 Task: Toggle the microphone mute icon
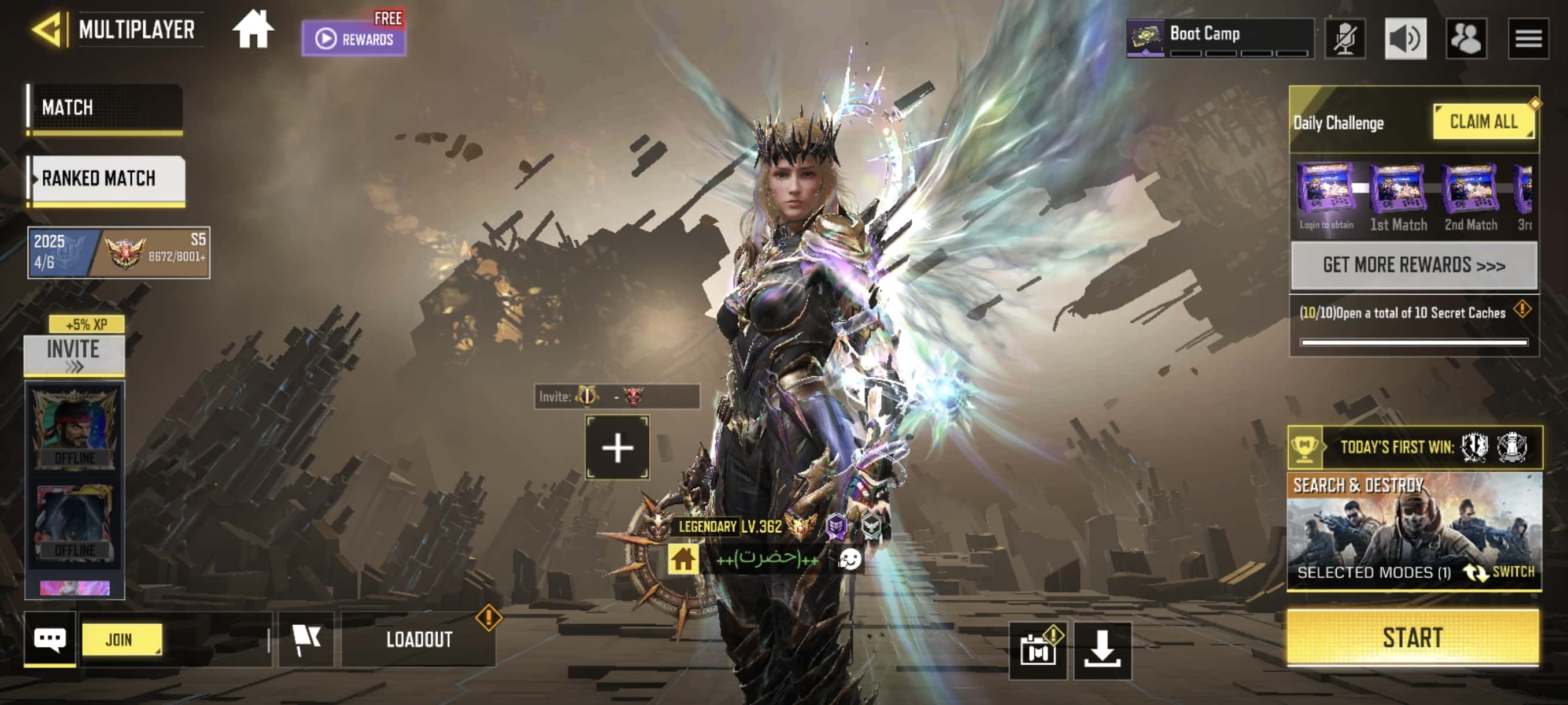point(1344,38)
